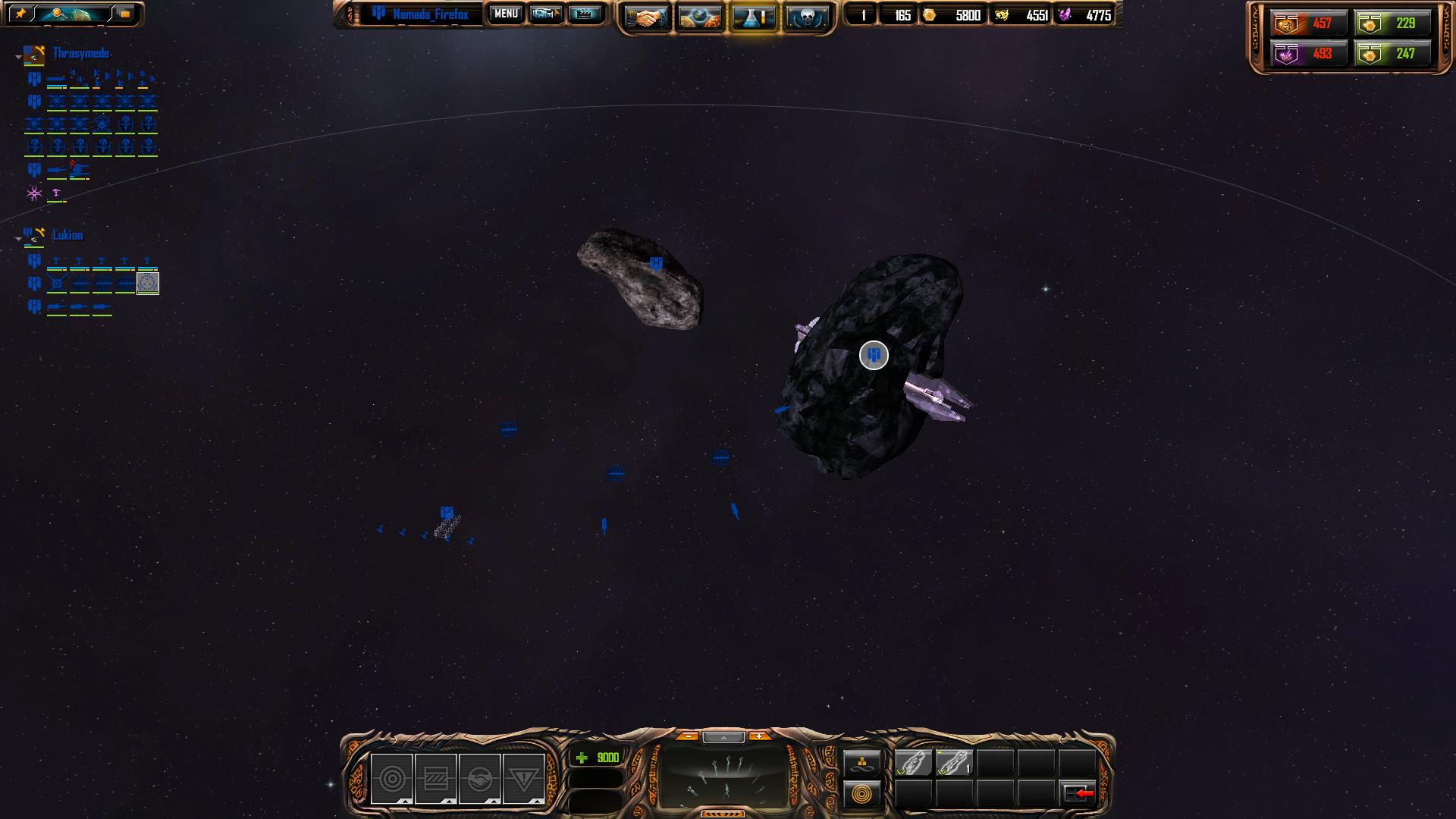
Task: Select Thrasymede in the empire tree
Action: pos(81,53)
